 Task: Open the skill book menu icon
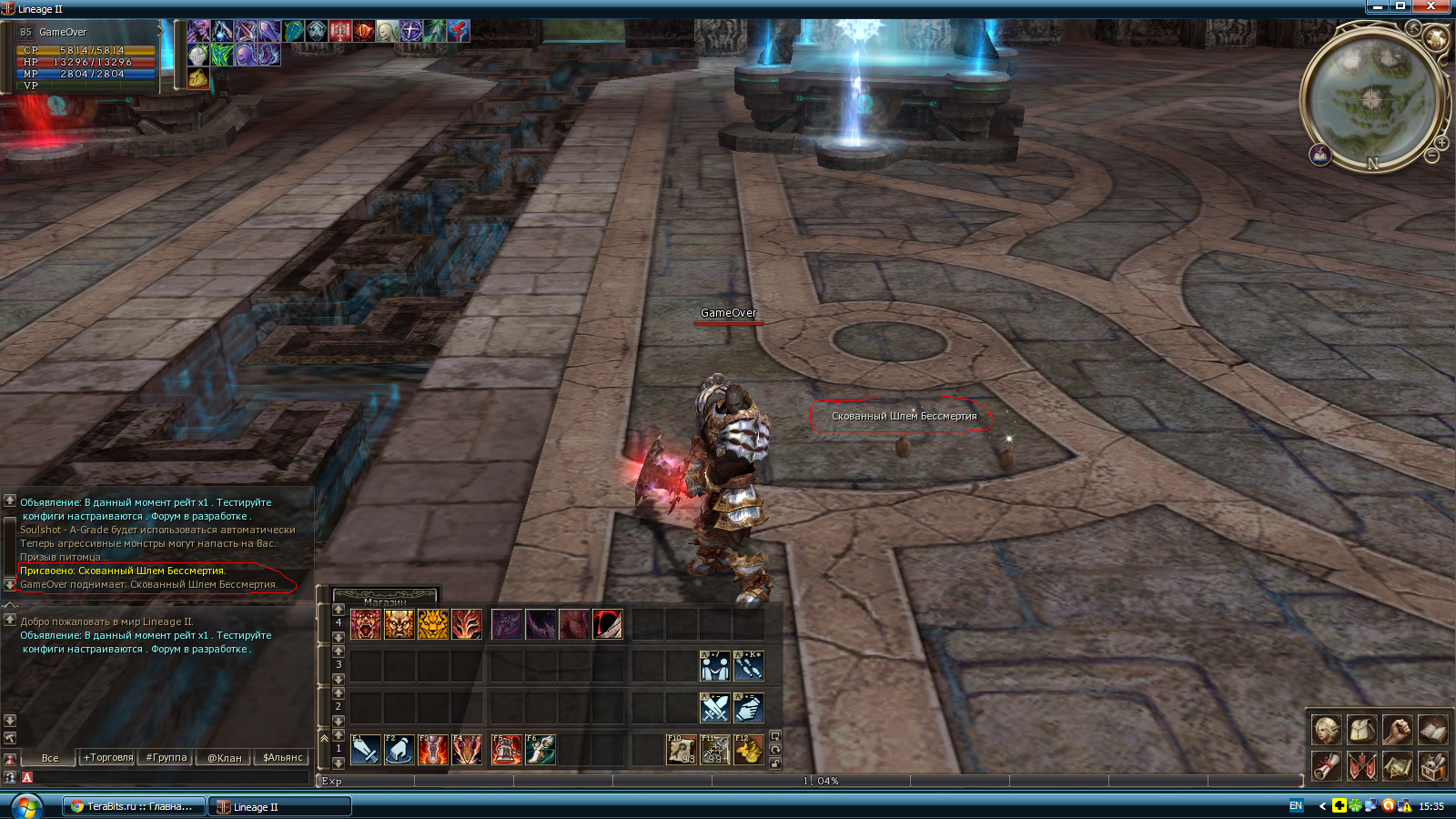click(x=1433, y=730)
